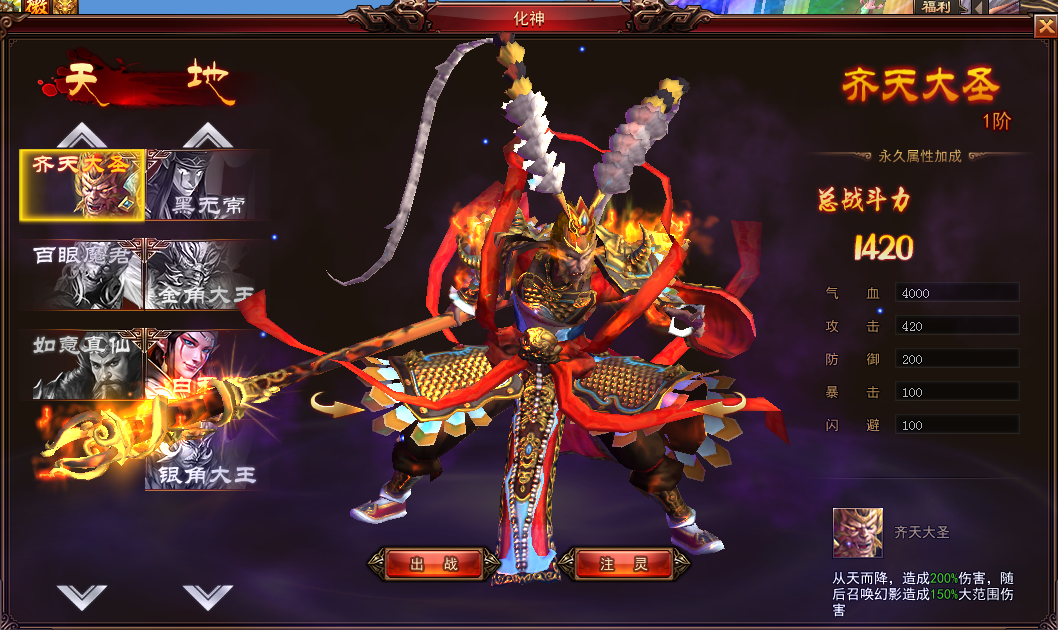Click the 齐天大圣 skill icon
Image resolution: width=1058 pixels, height=630 pixels.
pyautogui.click(x=858, y=533)
